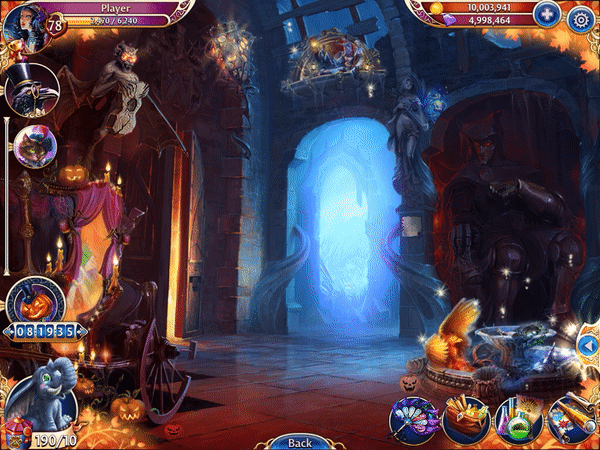The image size is (600, 450).
Task: Tap the plus button to add currency
Action: pos(546,15)
